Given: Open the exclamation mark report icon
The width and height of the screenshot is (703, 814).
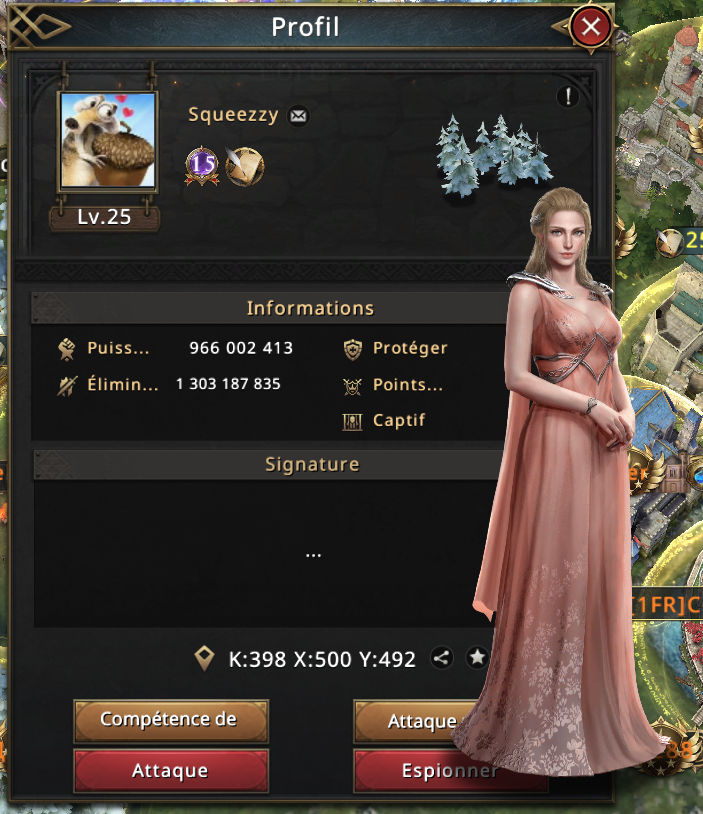Looking at the screenshot, I should (x=567, y=97).
